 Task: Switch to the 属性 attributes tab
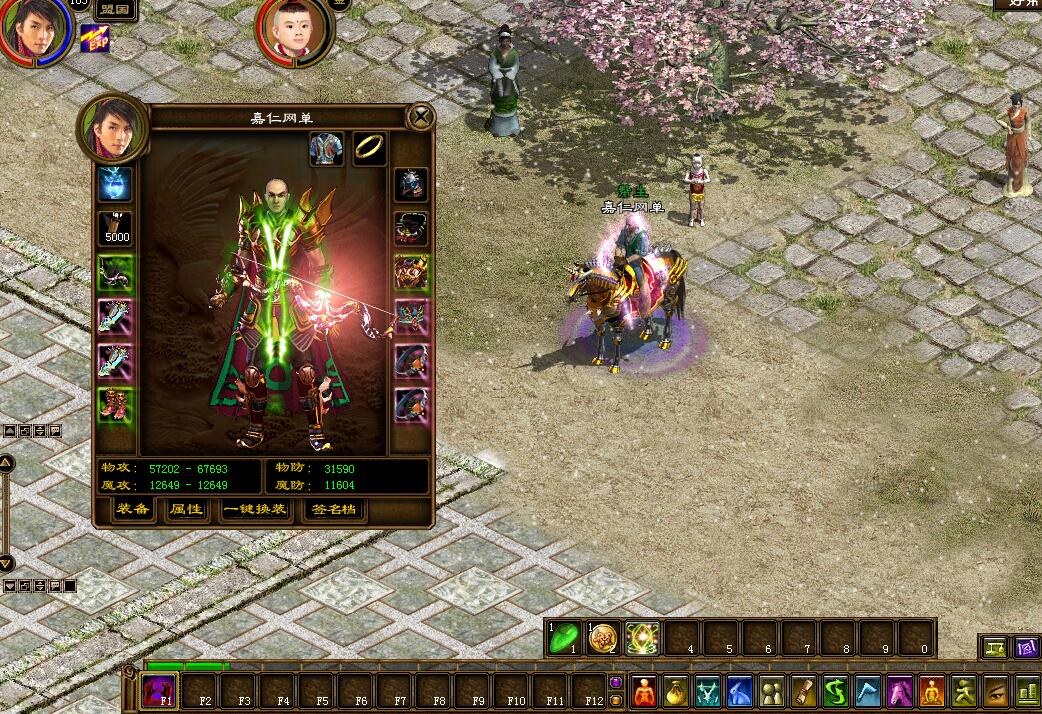186,510
